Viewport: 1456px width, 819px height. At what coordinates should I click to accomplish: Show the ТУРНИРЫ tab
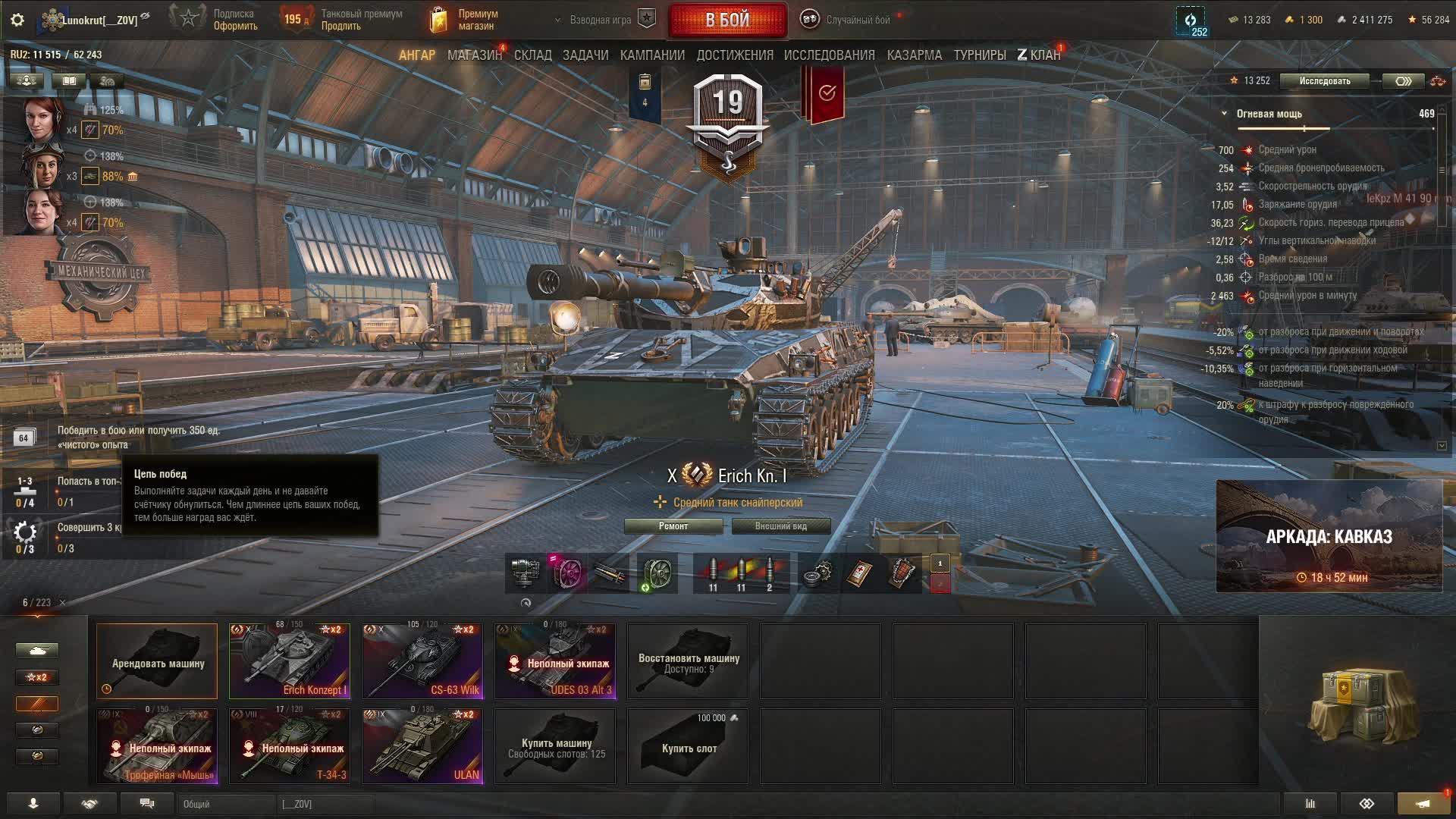click(x=979, y=55)
